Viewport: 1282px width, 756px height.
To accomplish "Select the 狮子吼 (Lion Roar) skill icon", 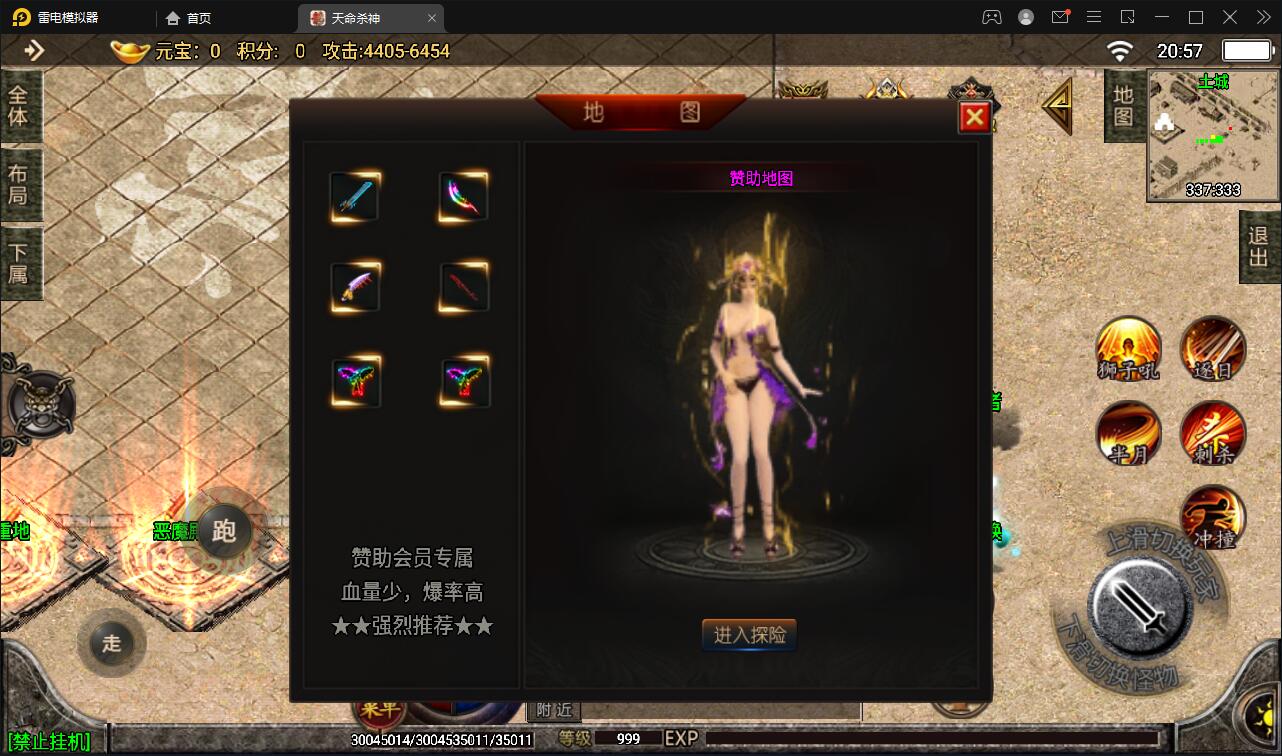I will pyautogui.click(x=1128, y=350).
